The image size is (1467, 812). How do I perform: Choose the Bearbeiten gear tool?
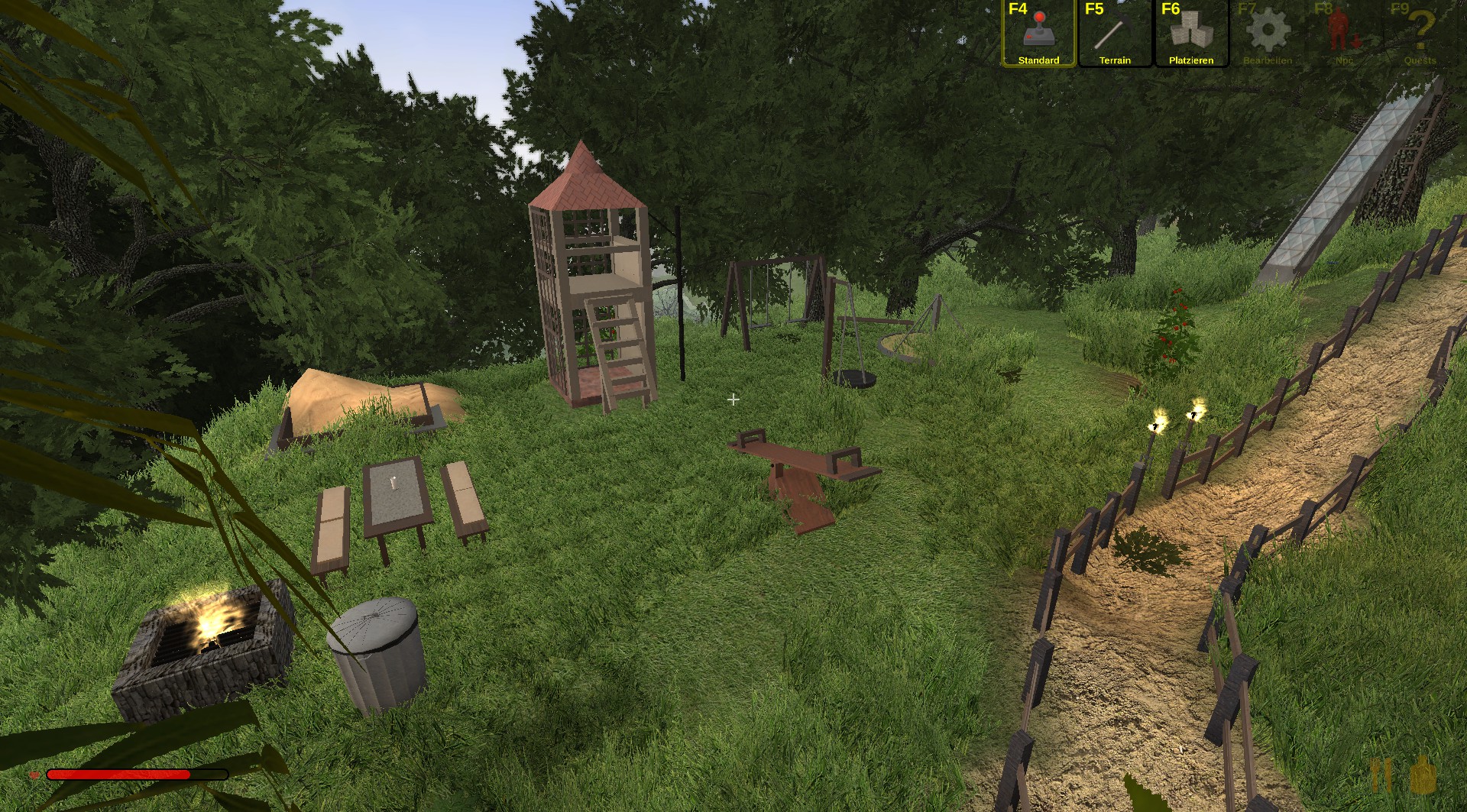1268,34
